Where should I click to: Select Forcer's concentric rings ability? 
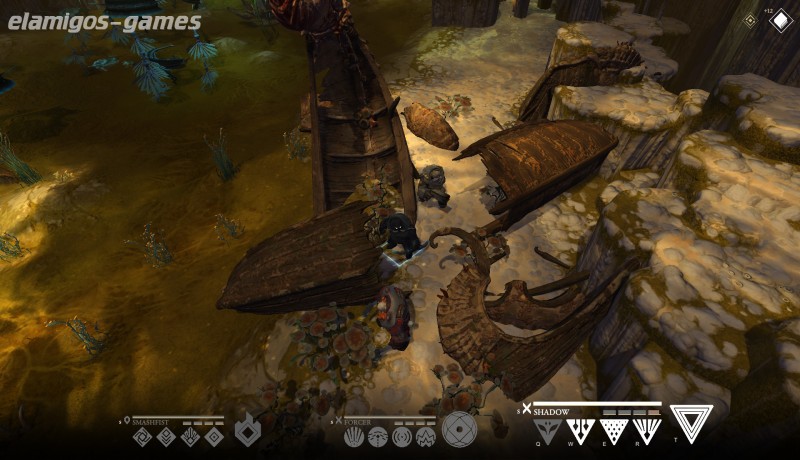click(402, 436)
